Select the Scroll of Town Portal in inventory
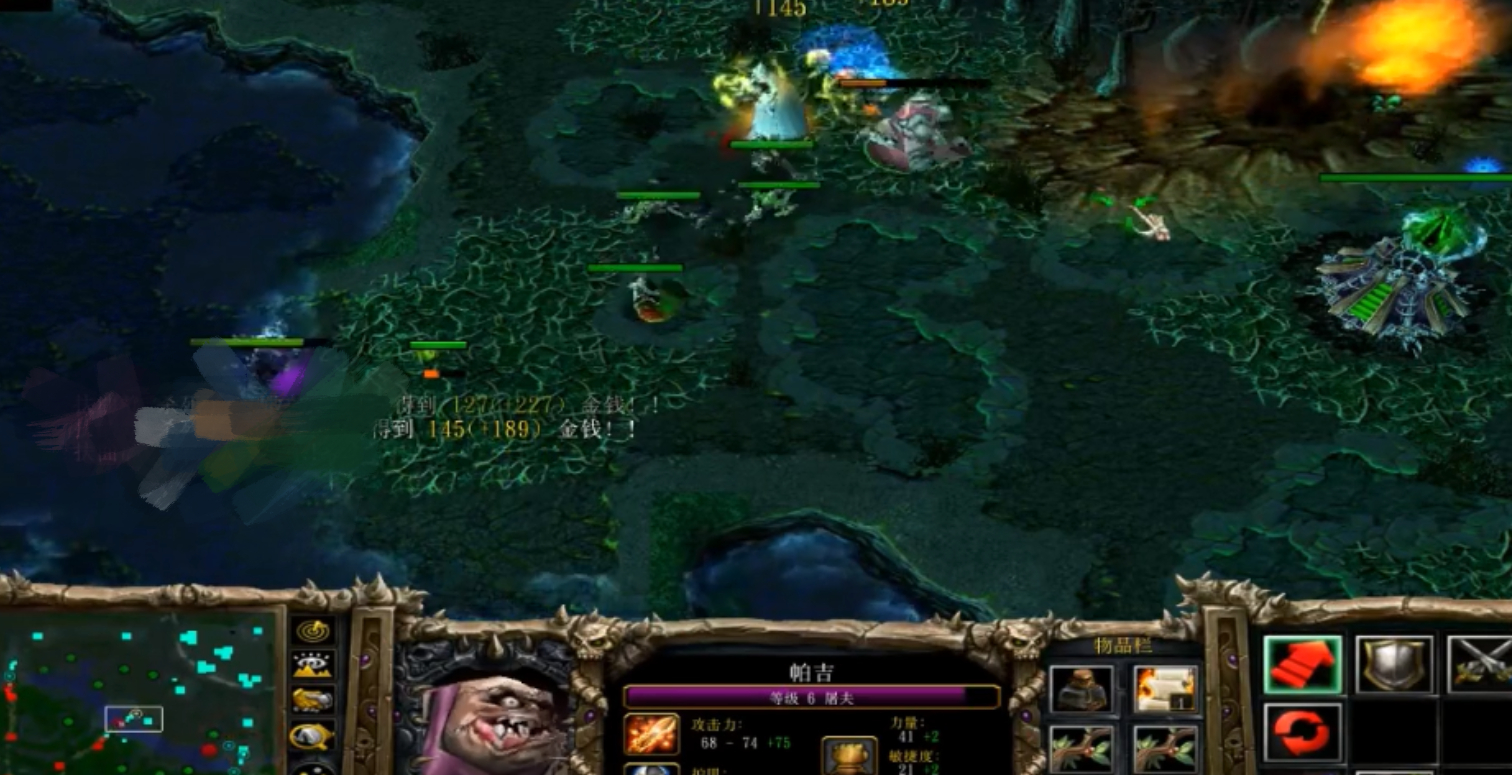Image resolution: width=1512 pixels, height=775 pixels. tap(1165, 687)
